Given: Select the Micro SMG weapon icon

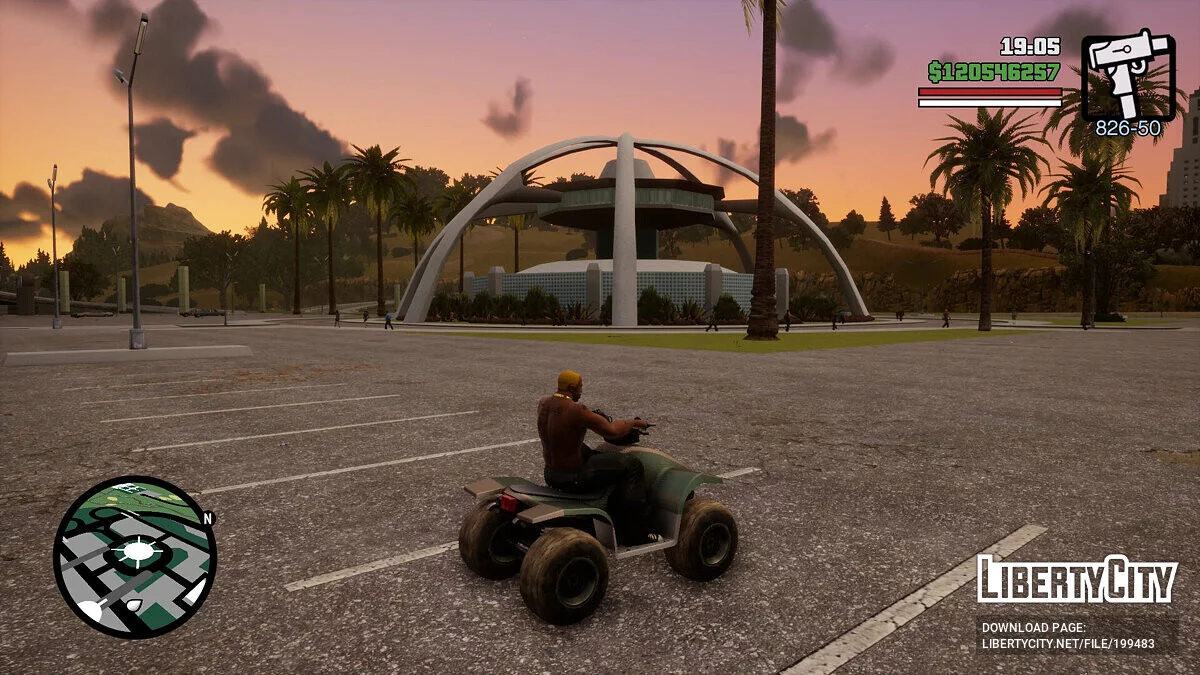Looking at the screenshot, I should pos(1128,74).
